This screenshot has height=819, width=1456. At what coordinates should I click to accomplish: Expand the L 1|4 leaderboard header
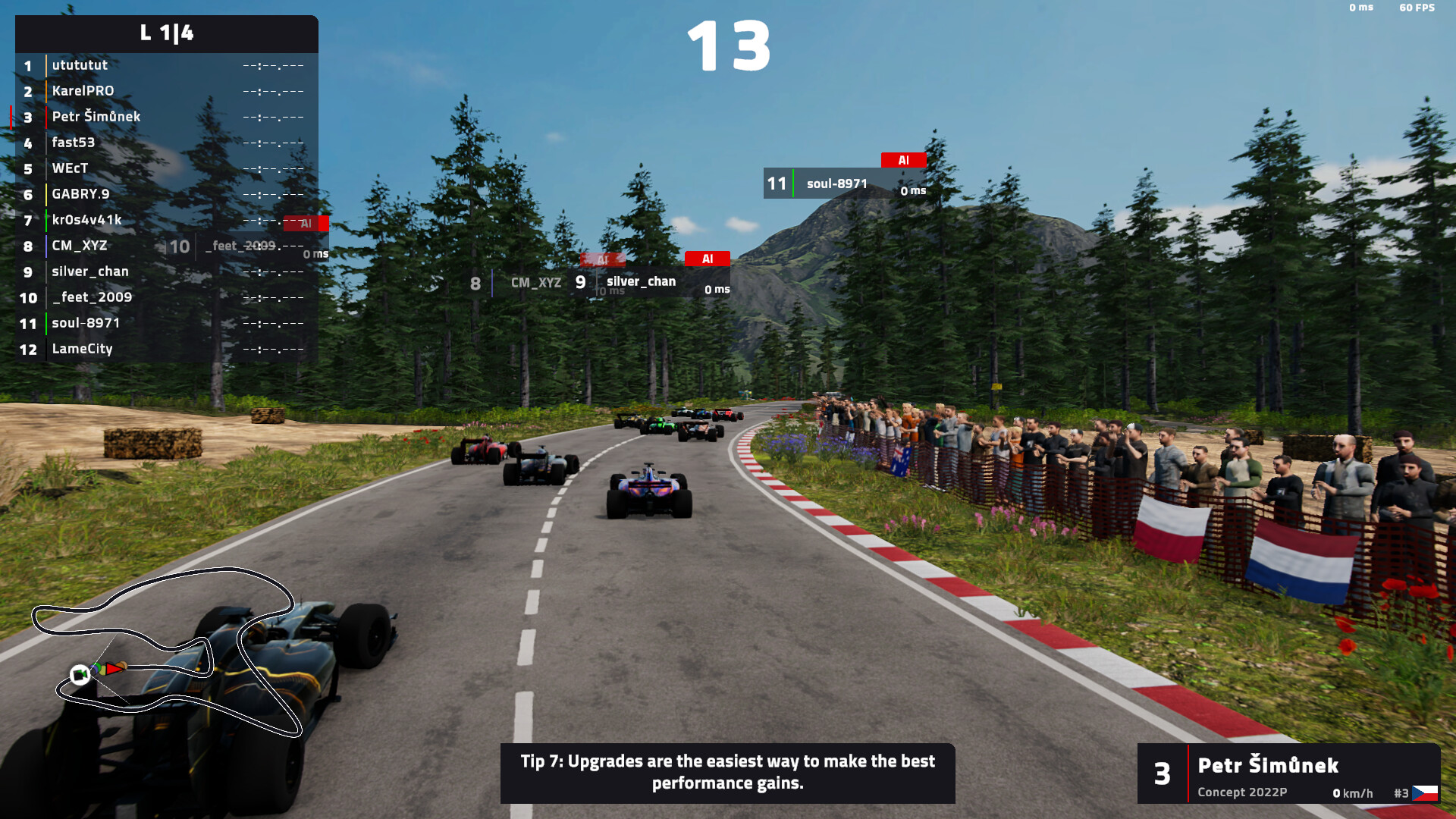coord(165,33)
